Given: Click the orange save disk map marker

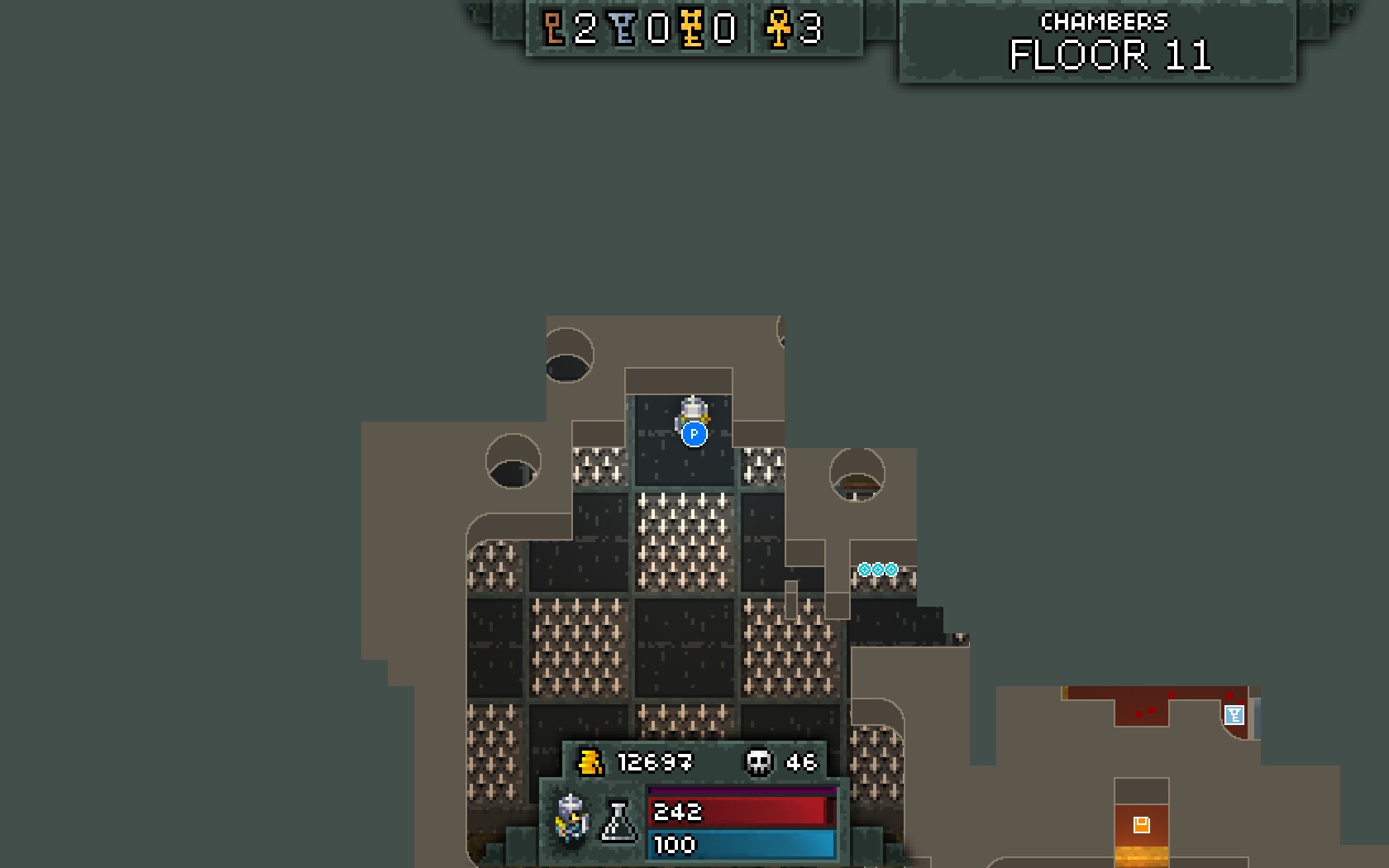Looking at the screenshot, I should pos(1141,824).
